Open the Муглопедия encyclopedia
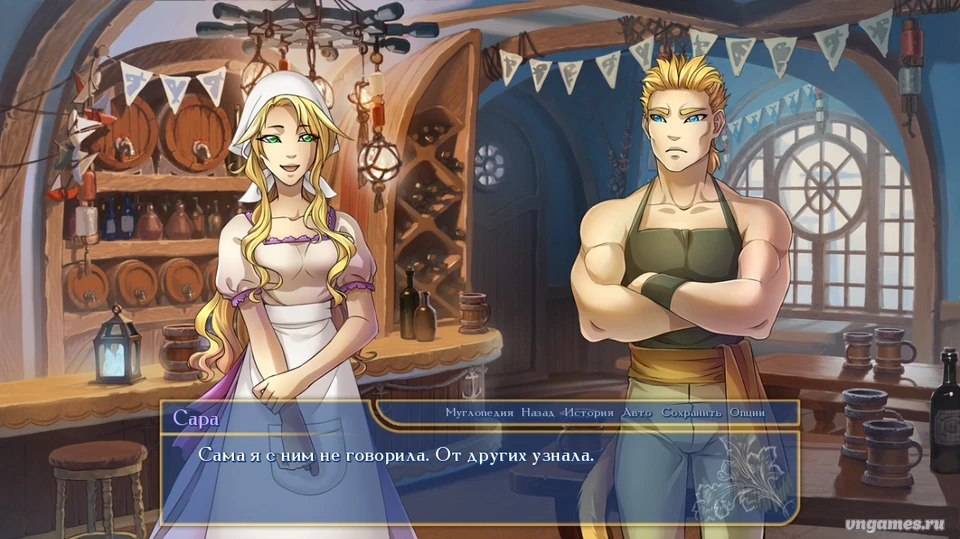The image size is (960, 539). tap(479, 413)
